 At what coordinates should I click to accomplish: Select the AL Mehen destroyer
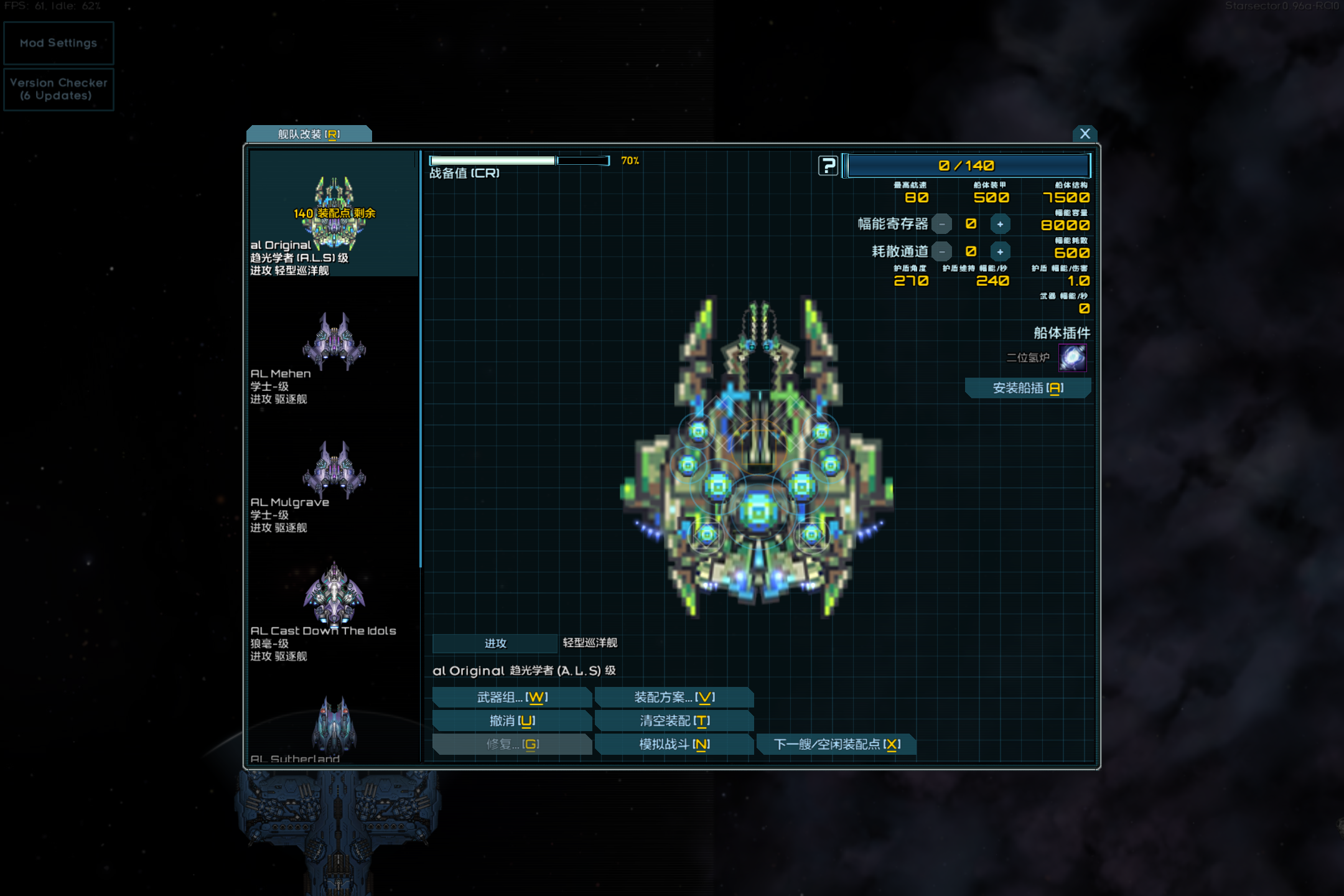334,355
